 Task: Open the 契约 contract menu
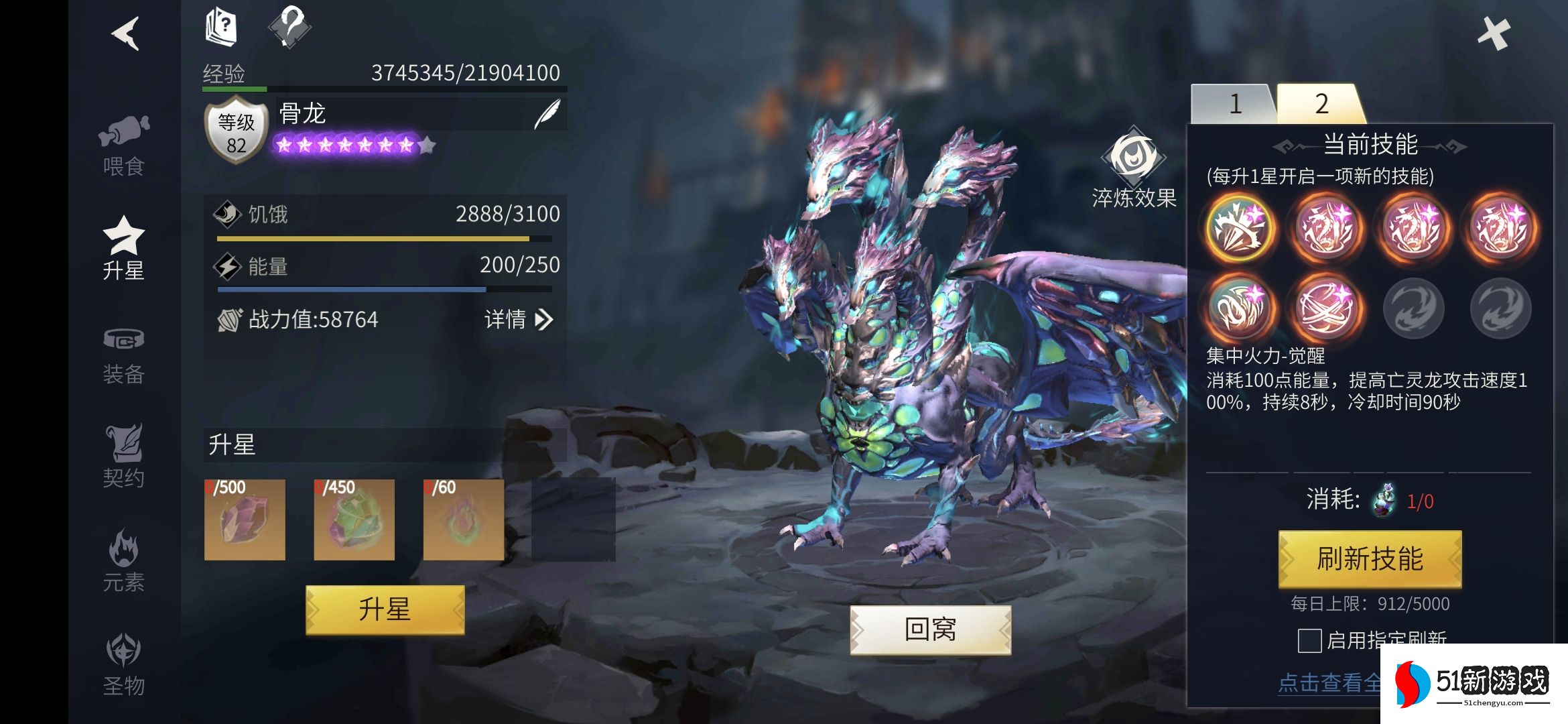point(124,456)
